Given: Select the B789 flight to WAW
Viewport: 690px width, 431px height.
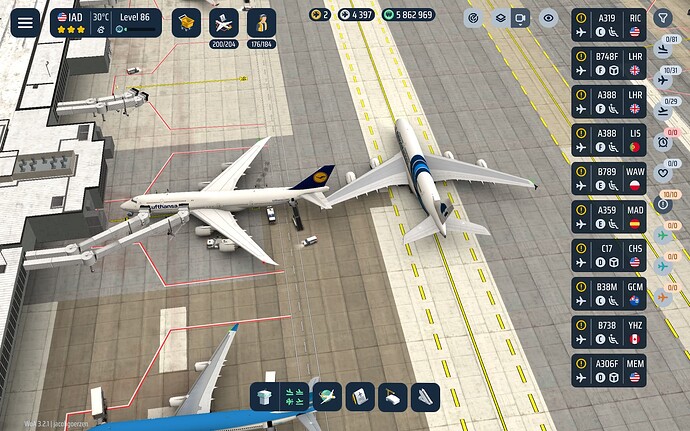Looking at the screenshot, I should (608, 177).
